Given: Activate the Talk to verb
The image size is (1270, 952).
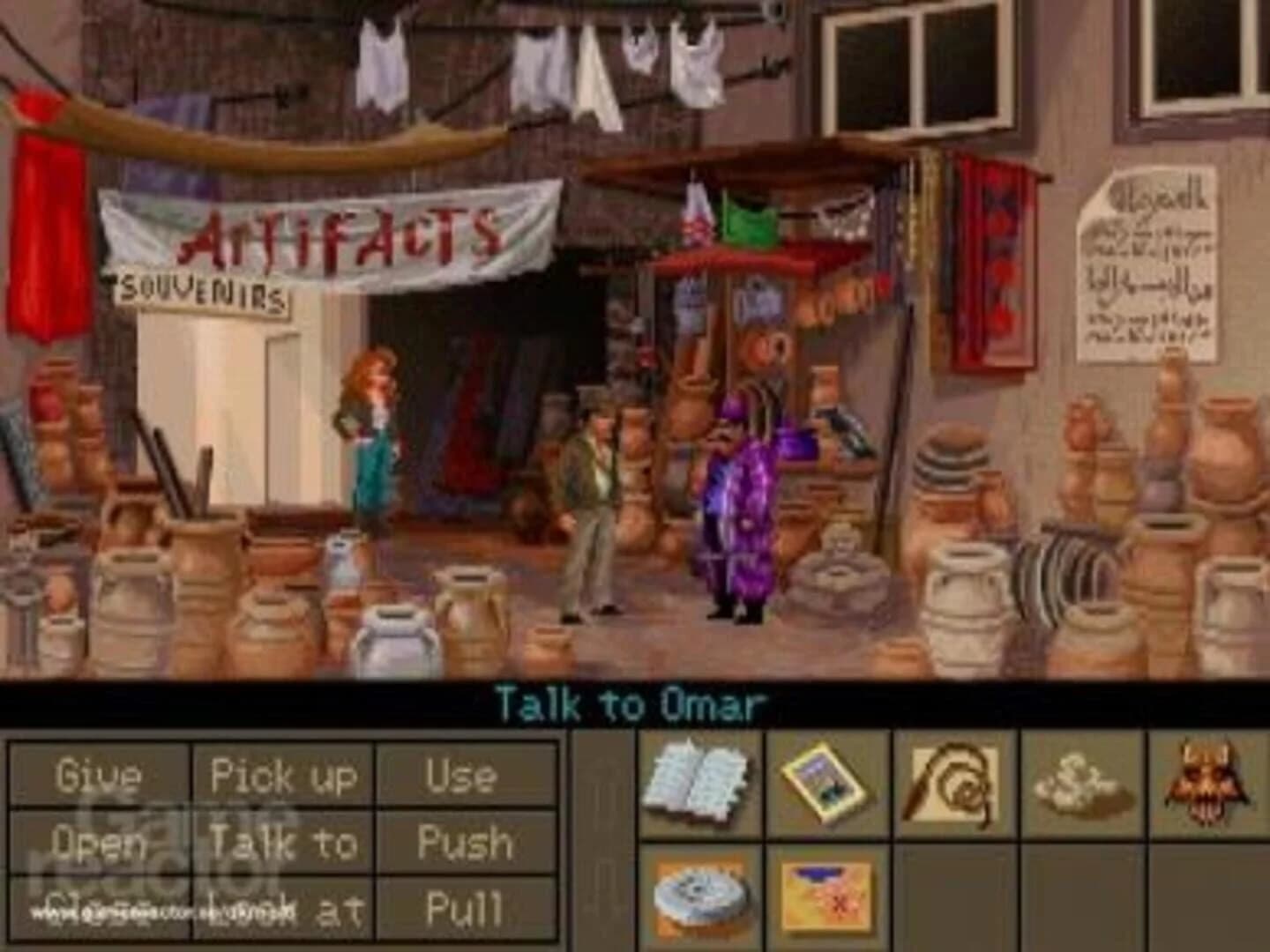Looking at the screenshot, I should coord(284,844).
